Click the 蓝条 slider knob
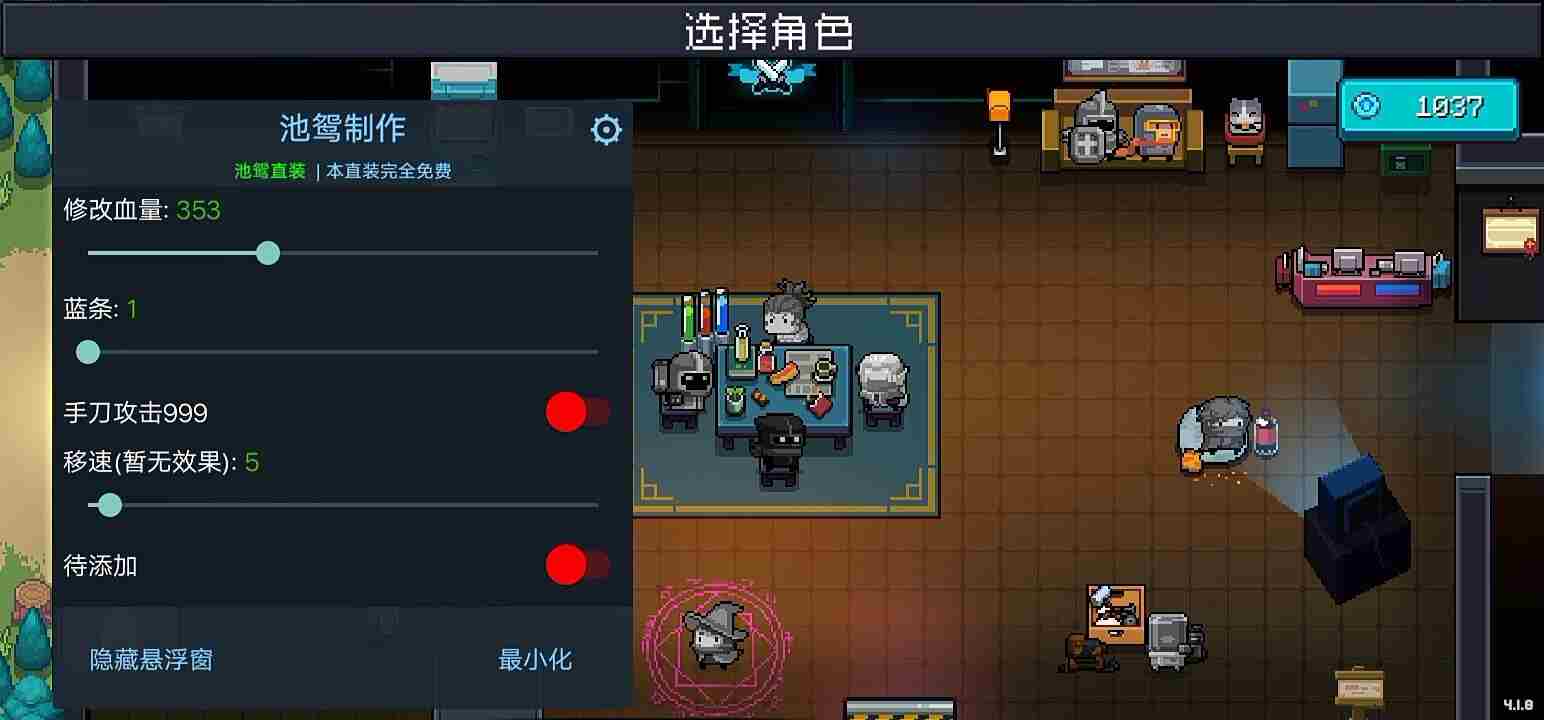The height and width of the screenshot is (720, 1544). [88, 352]
